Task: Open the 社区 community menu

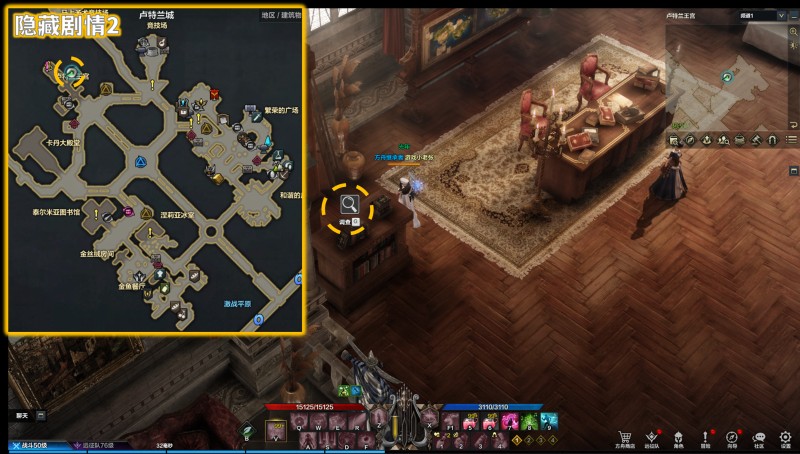Action: (x=759, y=437)
